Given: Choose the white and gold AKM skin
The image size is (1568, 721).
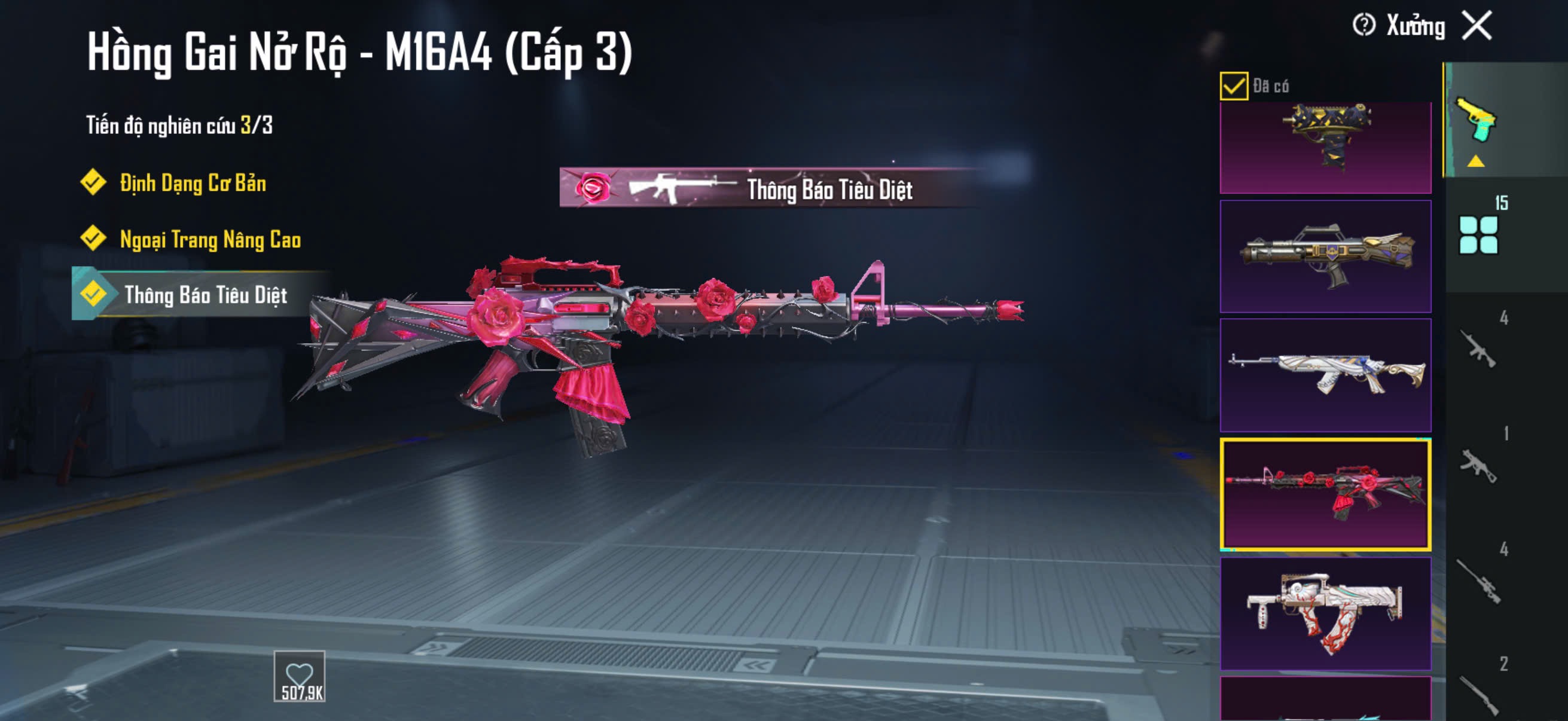Looking at the screenshot, I should 1325,375.
